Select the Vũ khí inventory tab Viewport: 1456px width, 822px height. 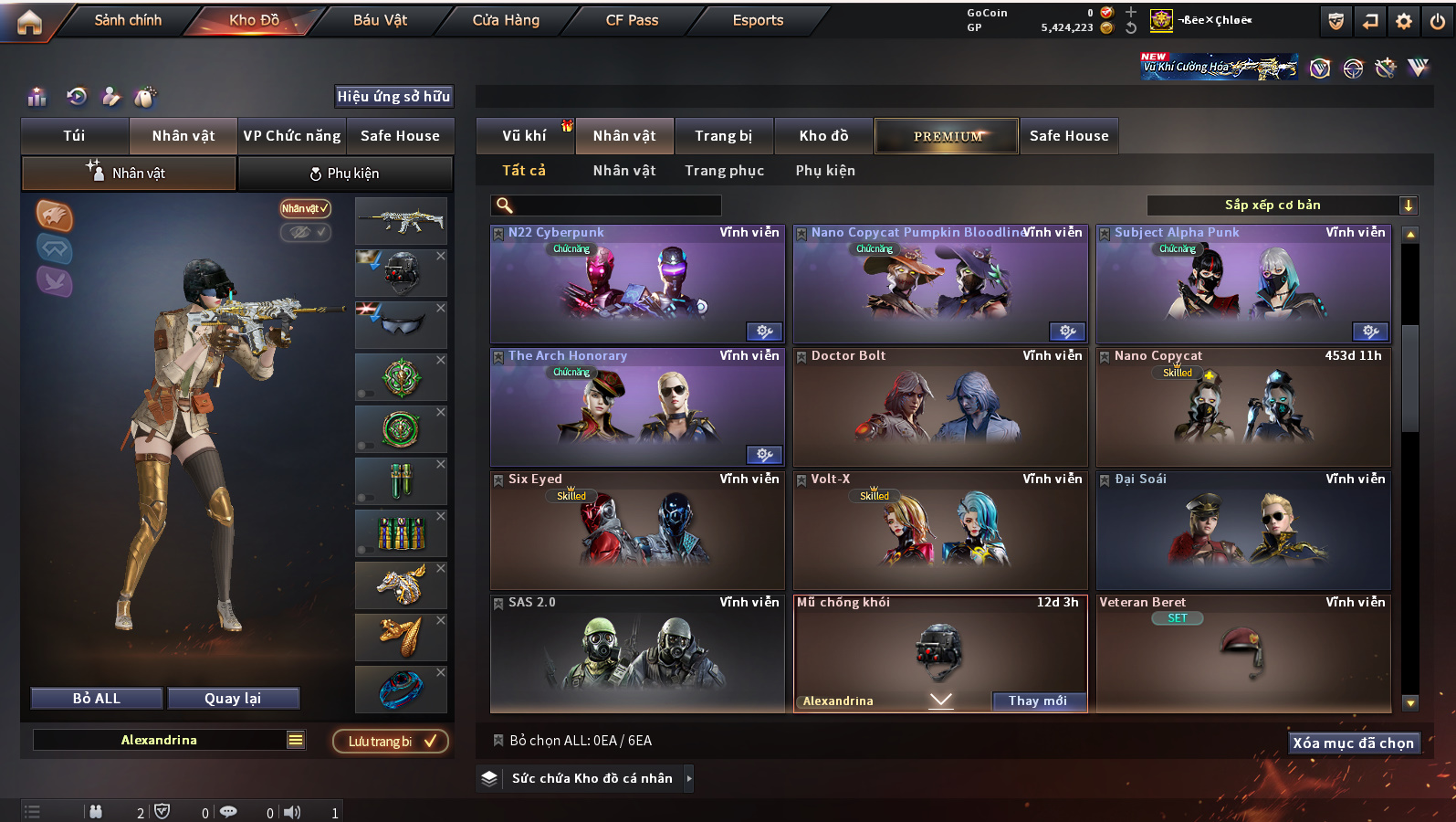pos(524,136)
